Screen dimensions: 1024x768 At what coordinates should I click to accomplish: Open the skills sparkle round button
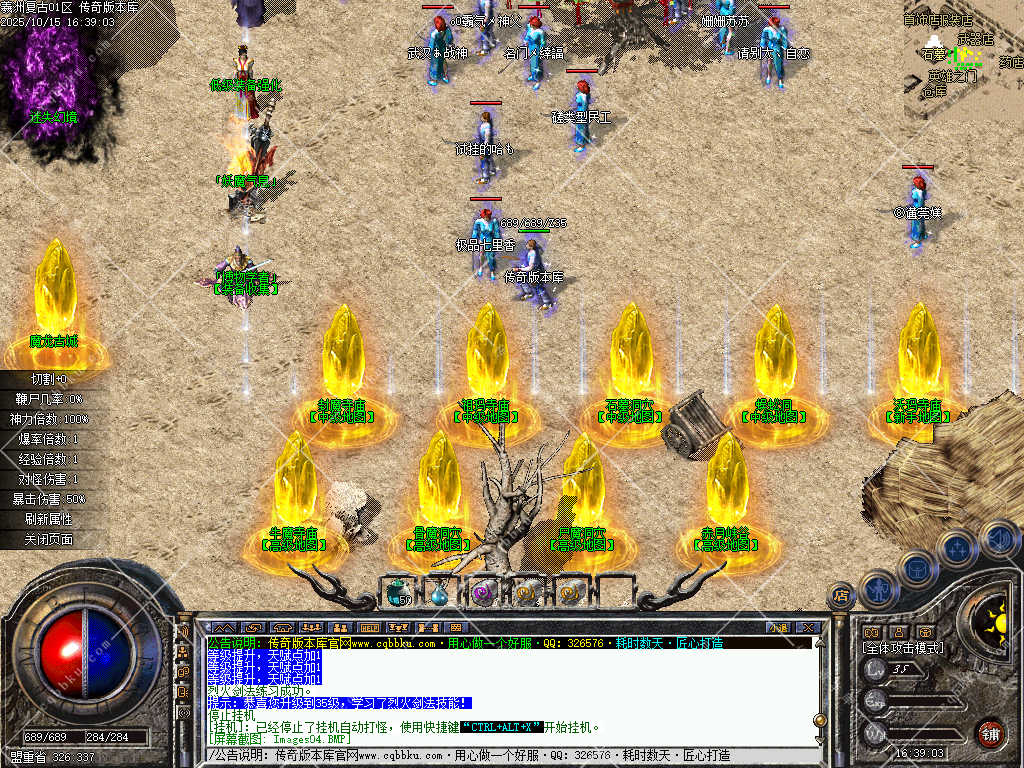pyautogui.click(x=957, y=548)
